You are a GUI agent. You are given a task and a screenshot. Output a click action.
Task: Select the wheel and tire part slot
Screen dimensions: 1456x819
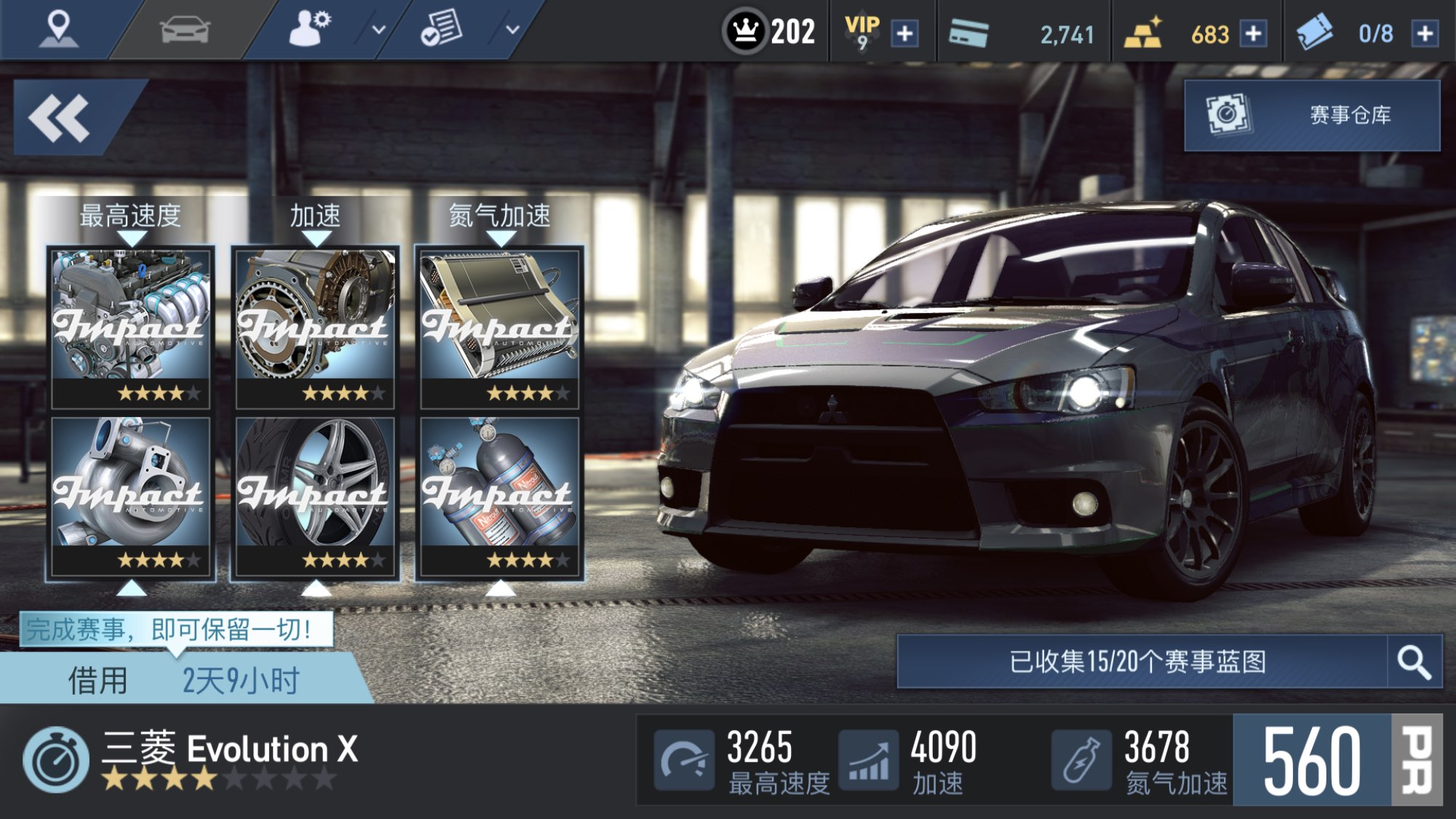315,496
